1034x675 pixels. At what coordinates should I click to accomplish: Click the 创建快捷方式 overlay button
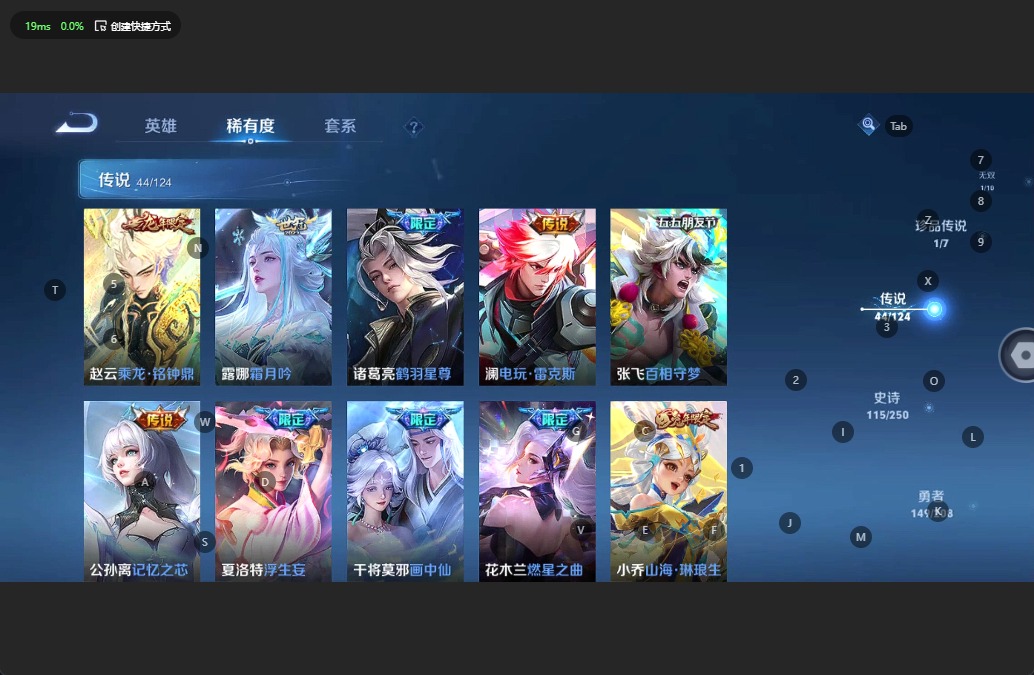coord(133,26)
